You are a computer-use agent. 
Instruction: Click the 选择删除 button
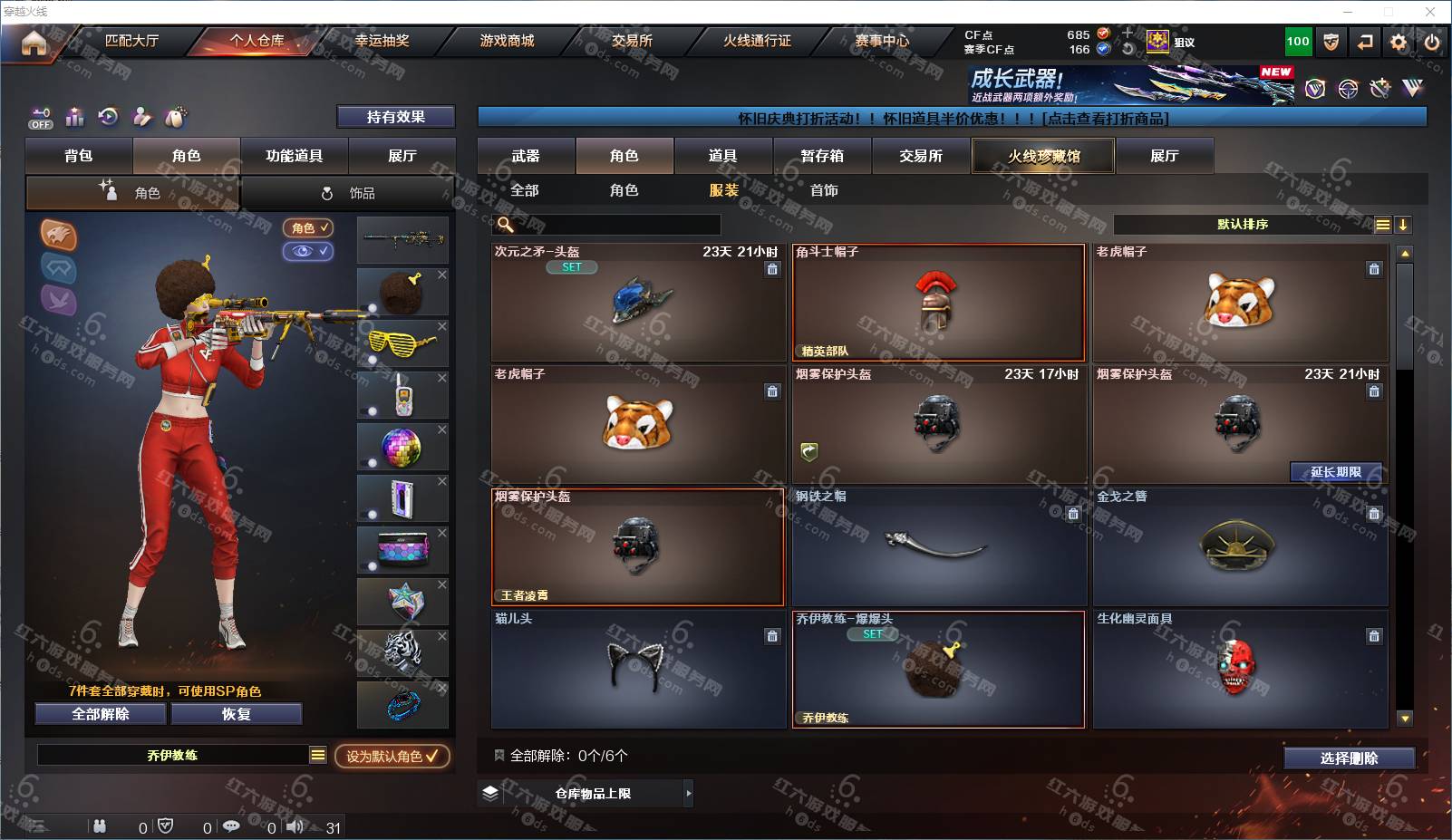[x=1349, y=758]
